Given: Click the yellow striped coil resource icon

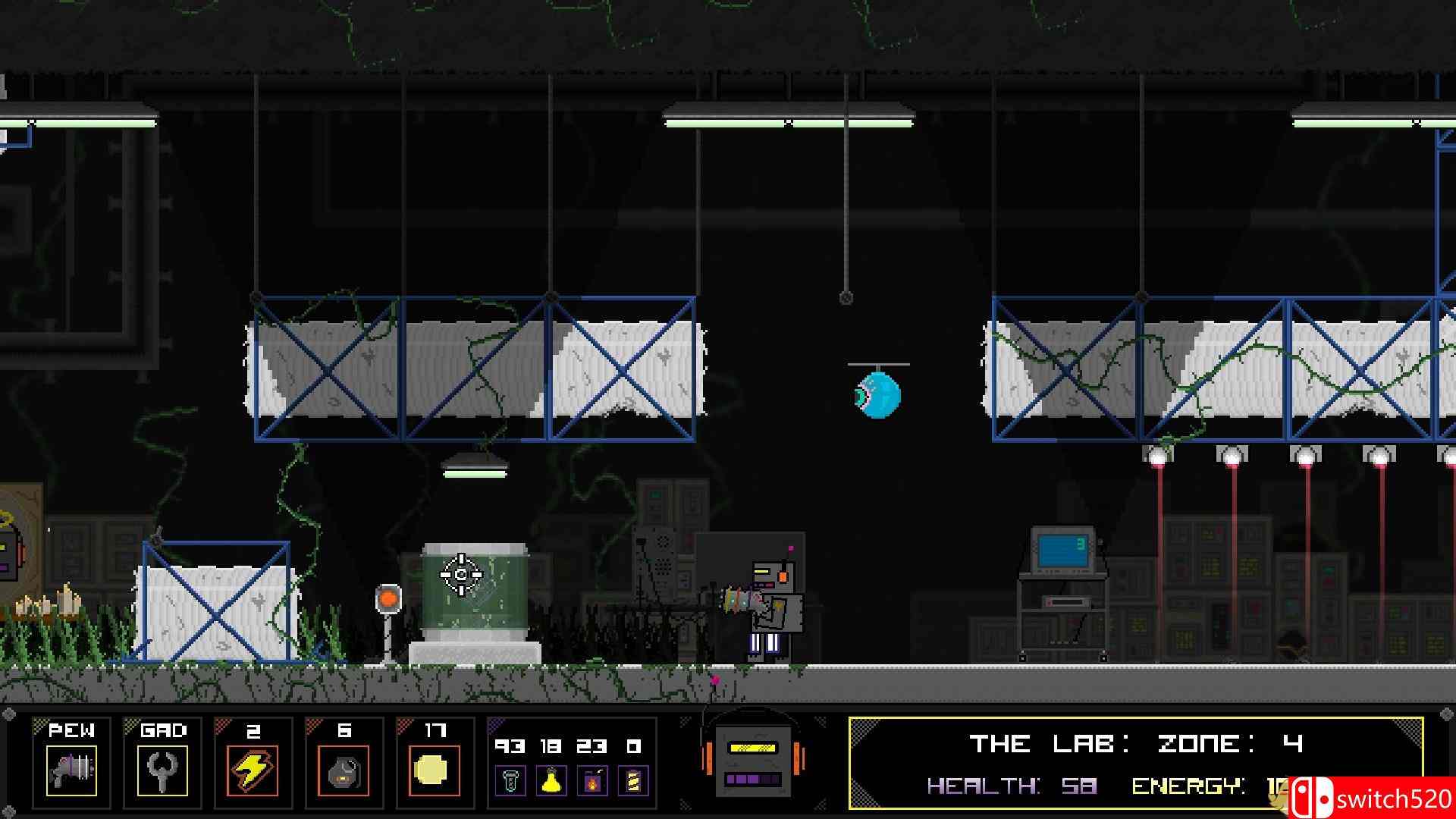Looking at the screenshot, I should [x=633, y=780].
